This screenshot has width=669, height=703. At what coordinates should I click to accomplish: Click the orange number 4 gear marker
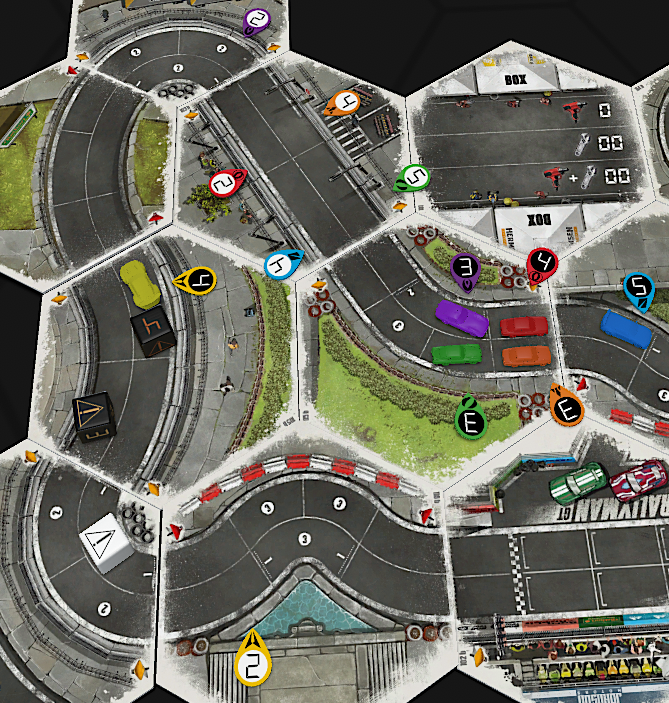pyautogui.click(x=346, y=103)
